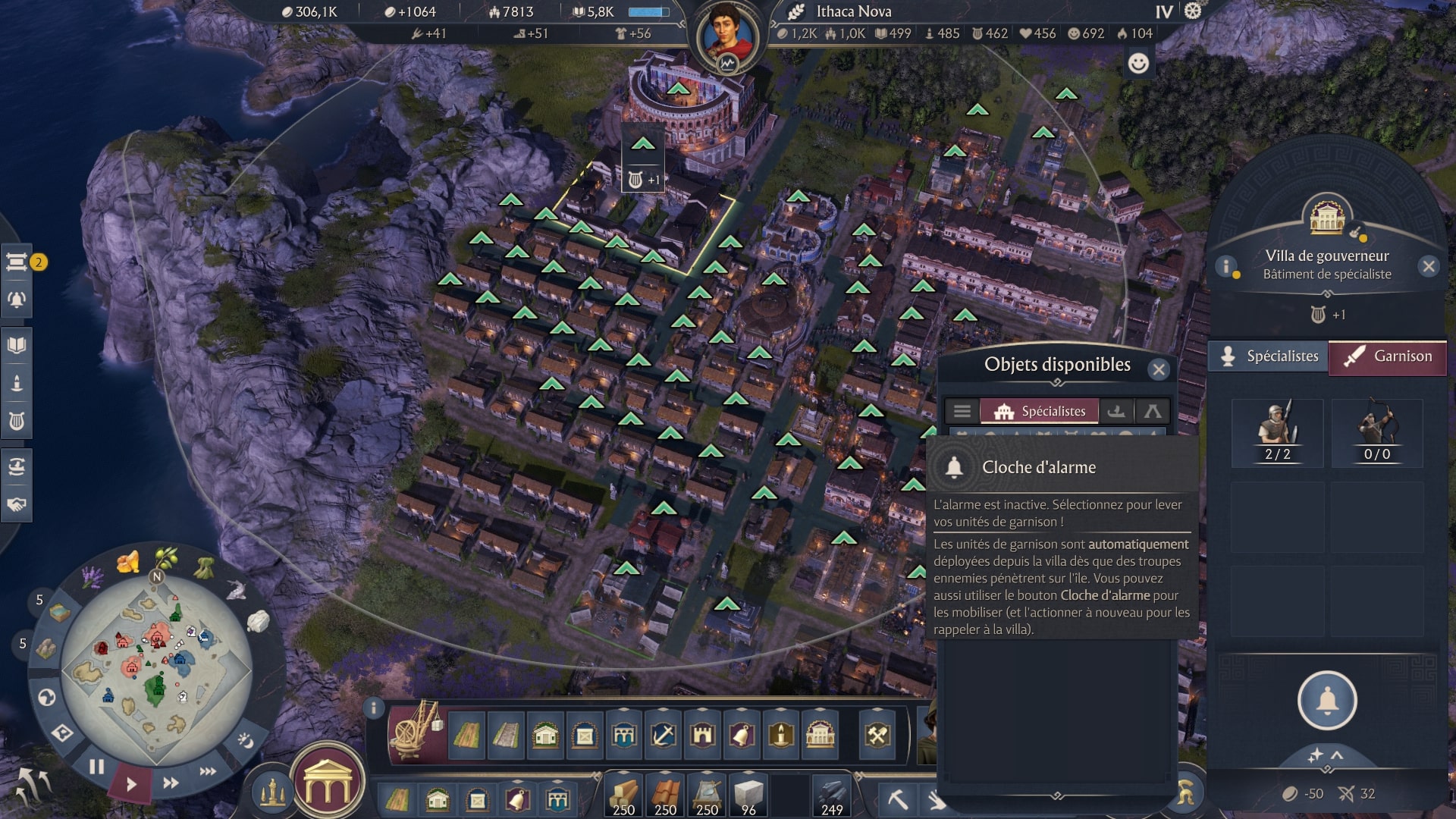
Task: Select the anchor harbor building icon
Action: [661, 735]
